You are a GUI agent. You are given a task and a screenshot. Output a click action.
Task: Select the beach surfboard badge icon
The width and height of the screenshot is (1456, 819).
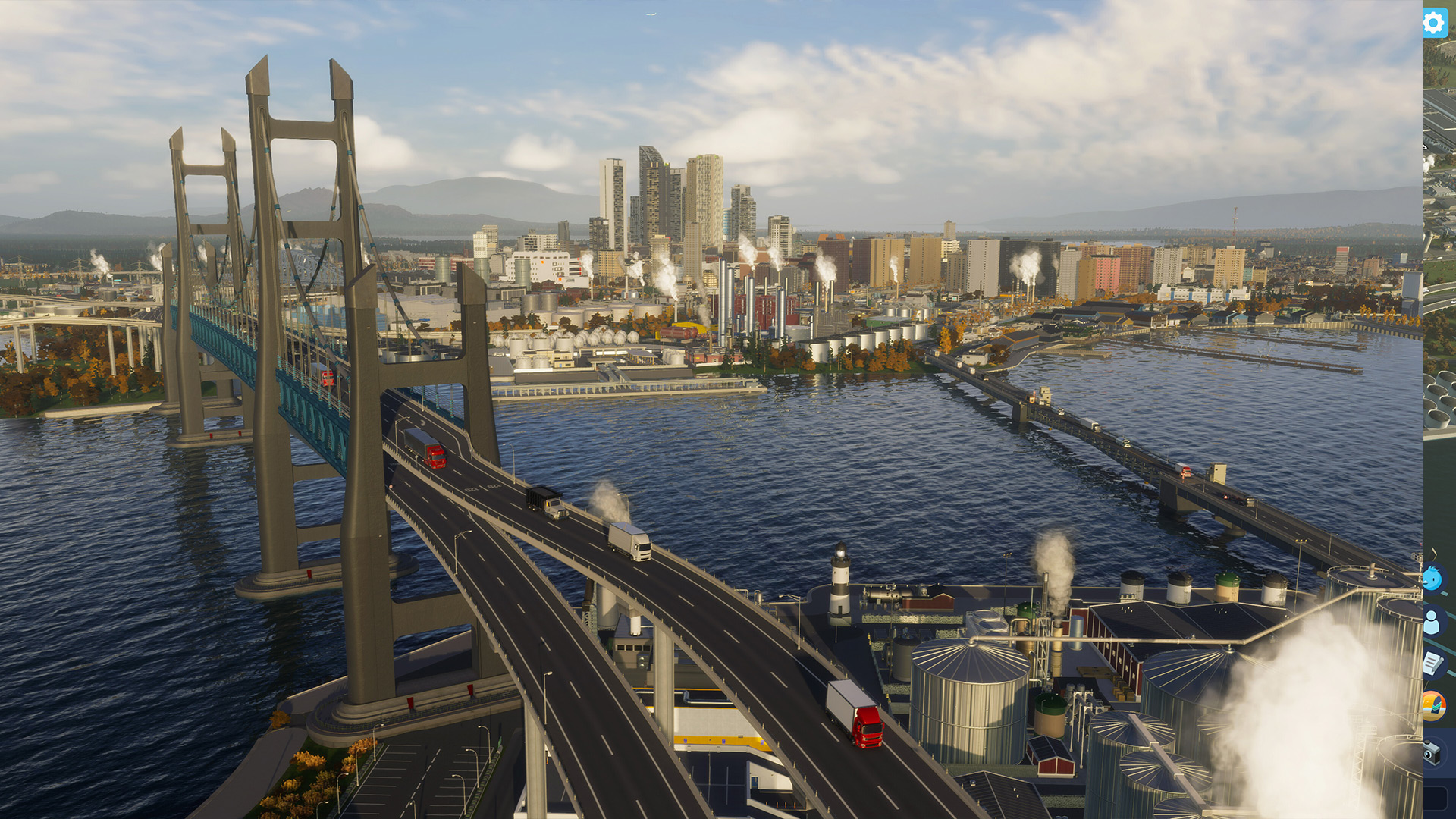pyautogui.click(x=1433, y=706)
